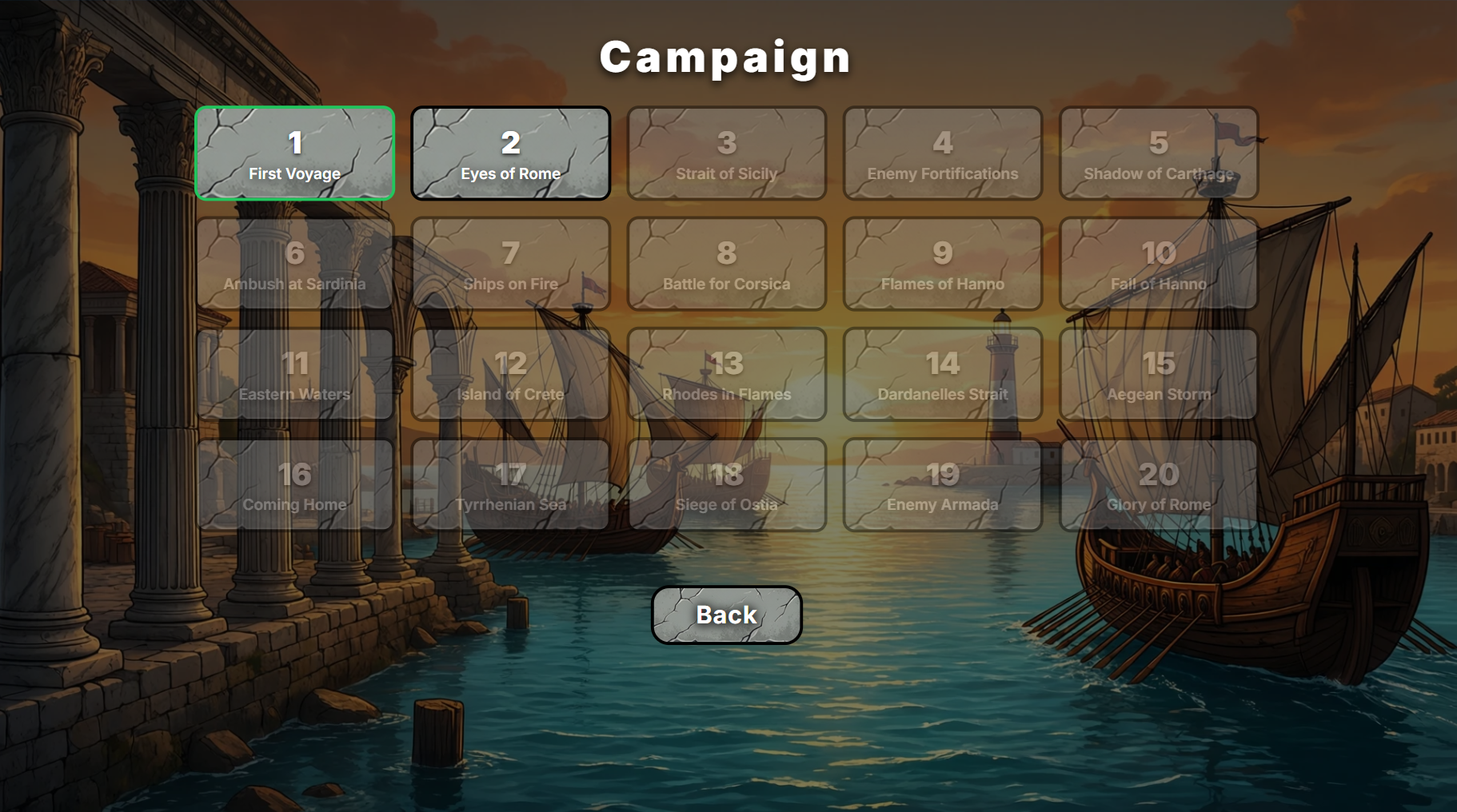Click the Coming Home mission tile
Viewport: 1457px width, 812px height.
295,484
